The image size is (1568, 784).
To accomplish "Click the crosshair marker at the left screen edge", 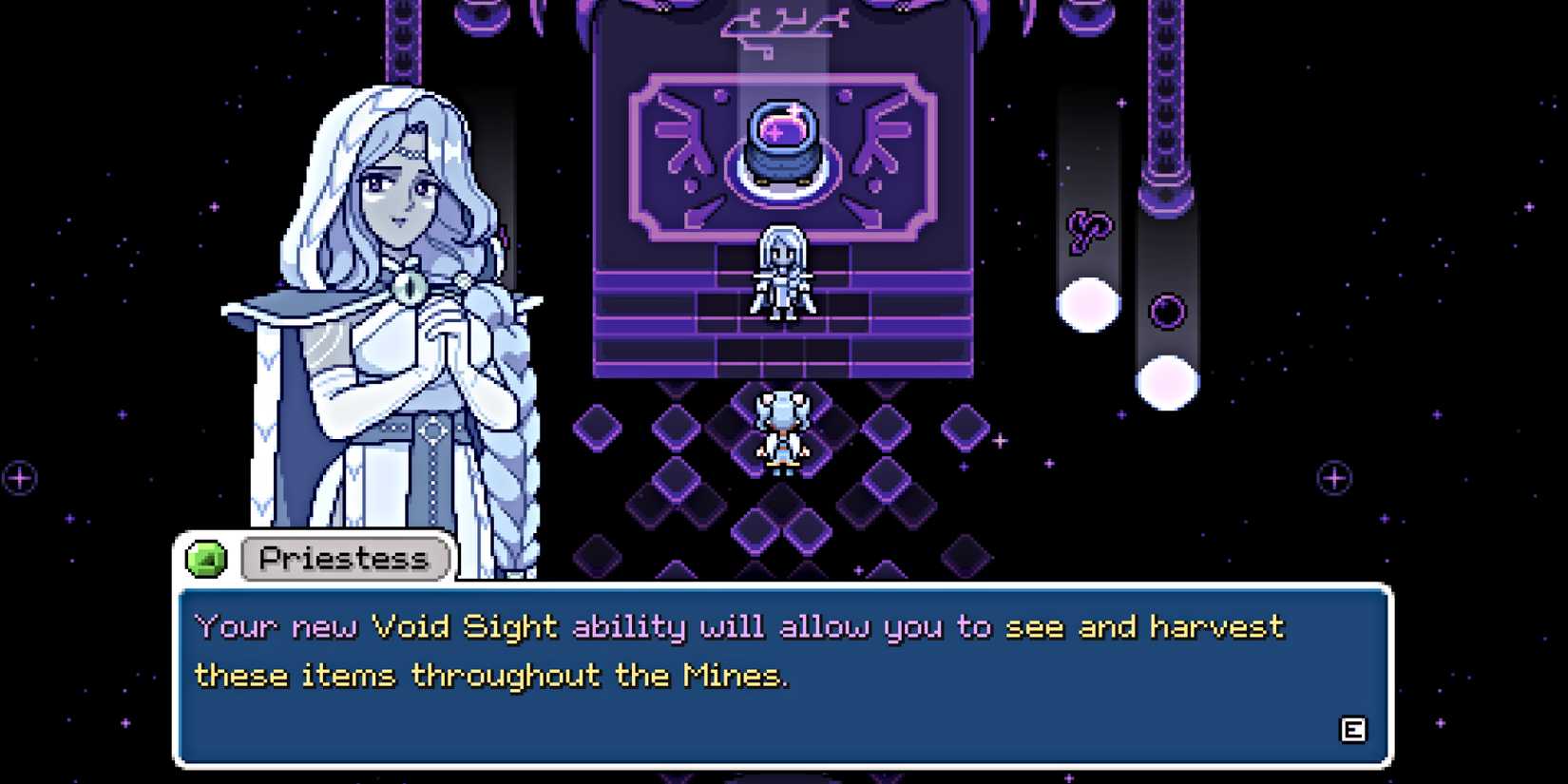I will coord(19,478).
